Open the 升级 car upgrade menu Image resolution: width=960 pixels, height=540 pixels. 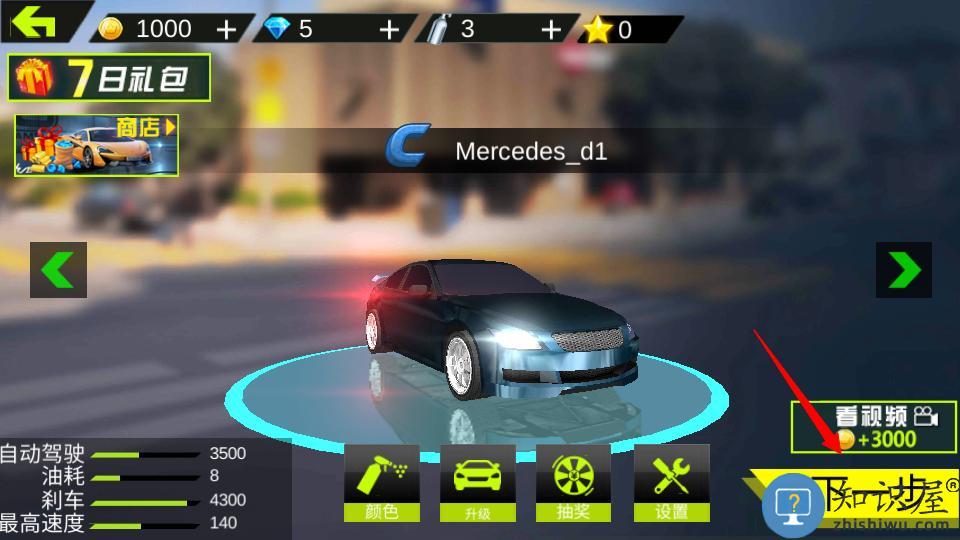pyautogui.click(x=477, y=483)
